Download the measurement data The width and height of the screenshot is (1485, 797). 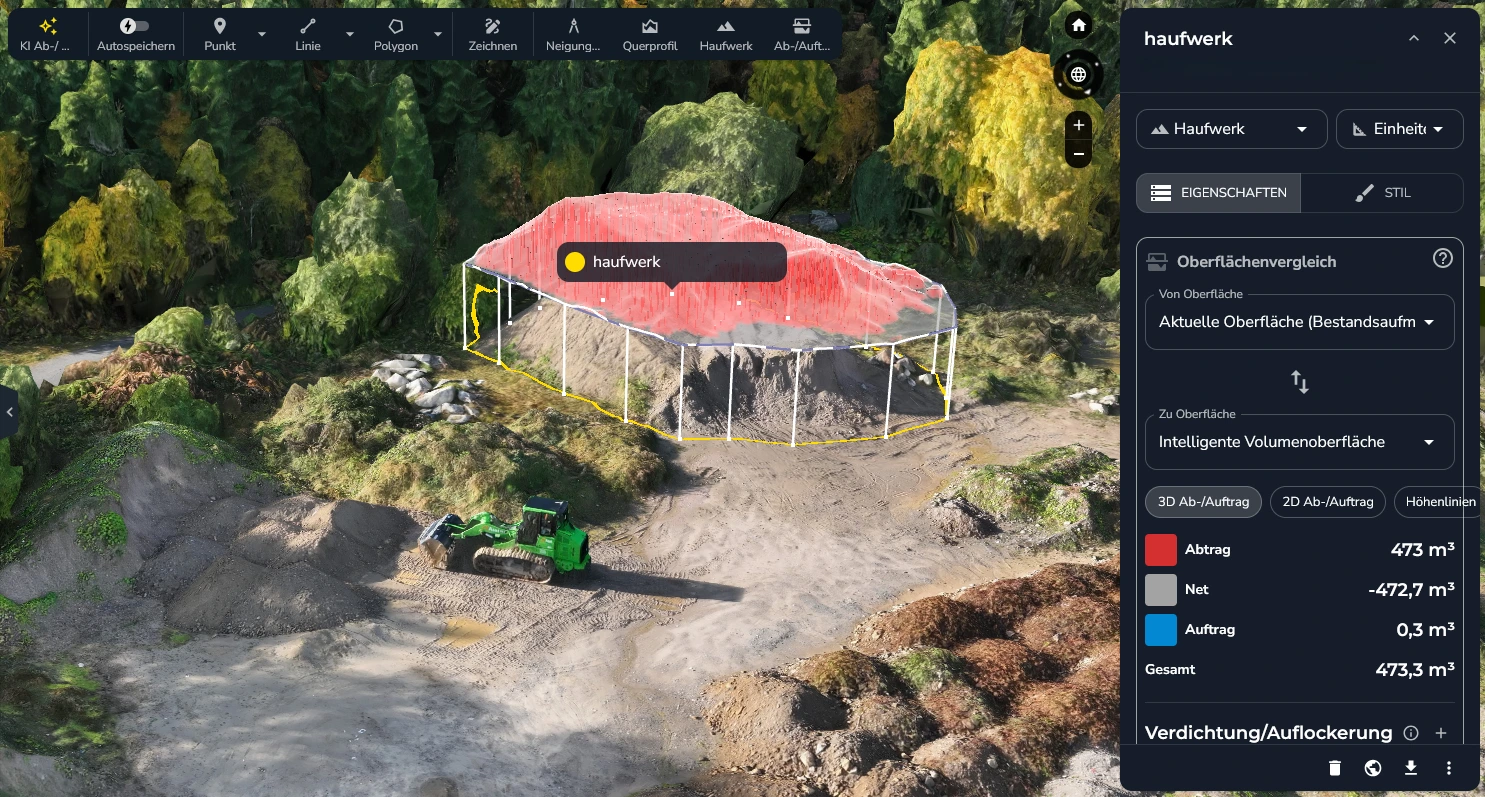click(1411, 768)
